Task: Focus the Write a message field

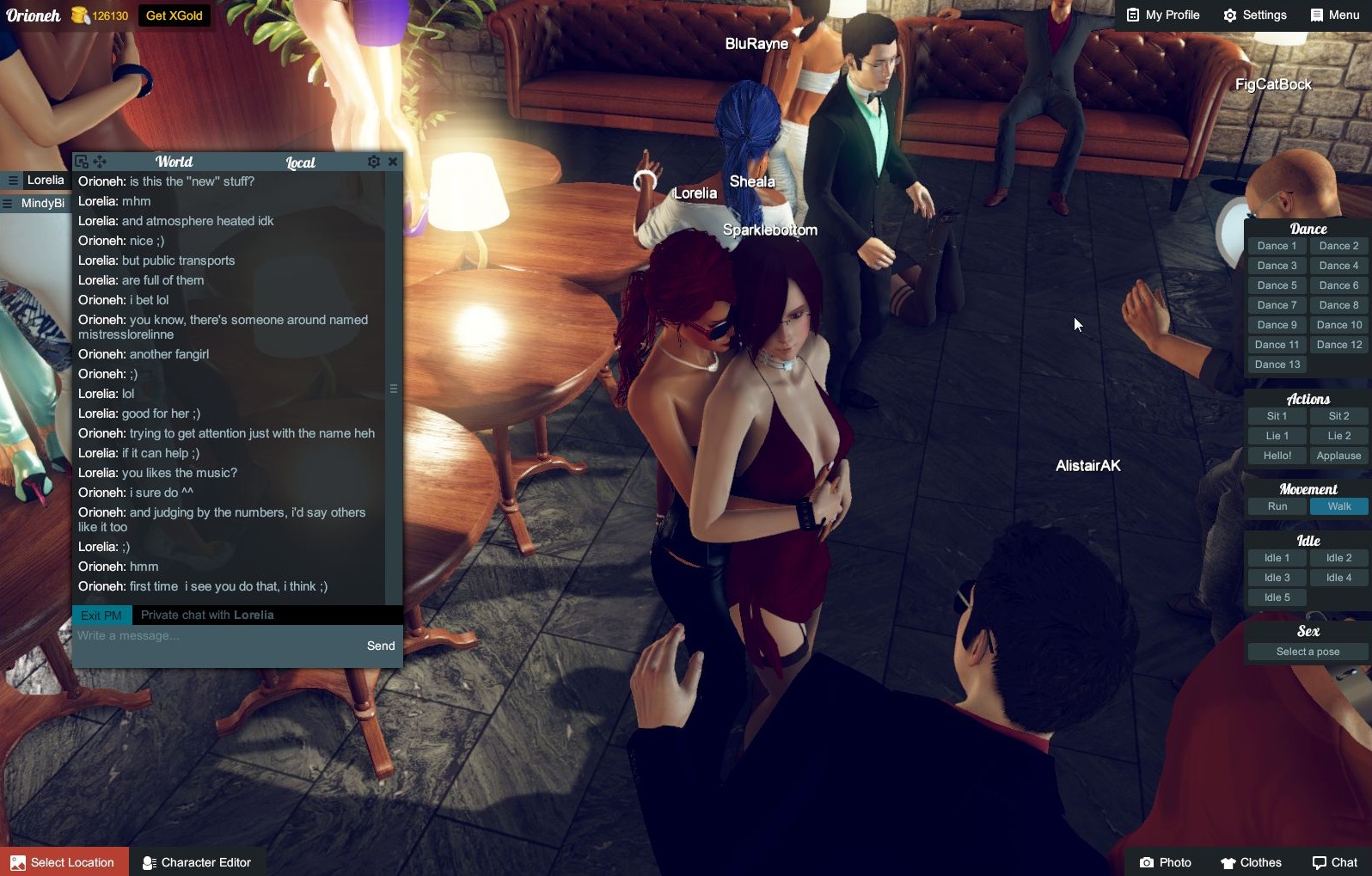Action: tap(215, 636)
